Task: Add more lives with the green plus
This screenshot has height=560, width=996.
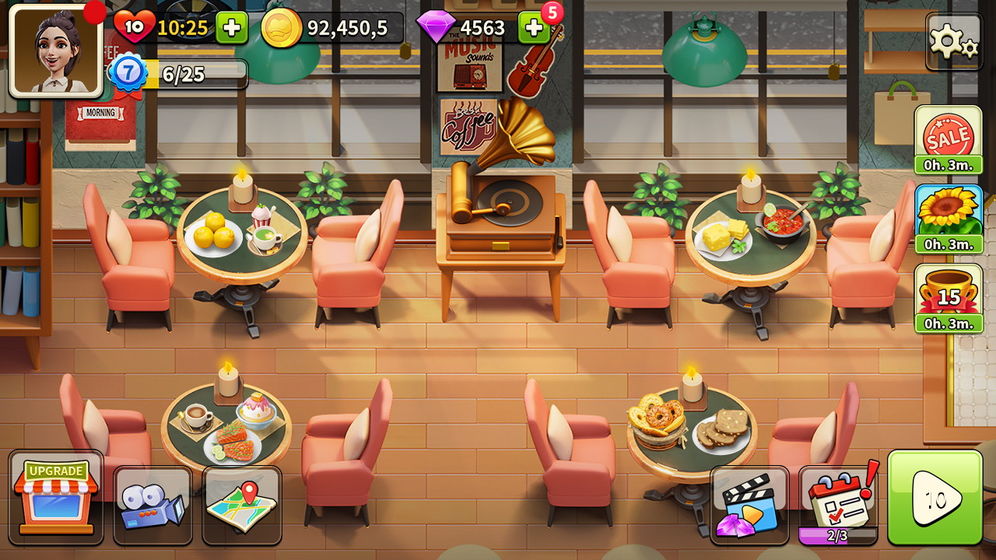Action: (231, 27)
